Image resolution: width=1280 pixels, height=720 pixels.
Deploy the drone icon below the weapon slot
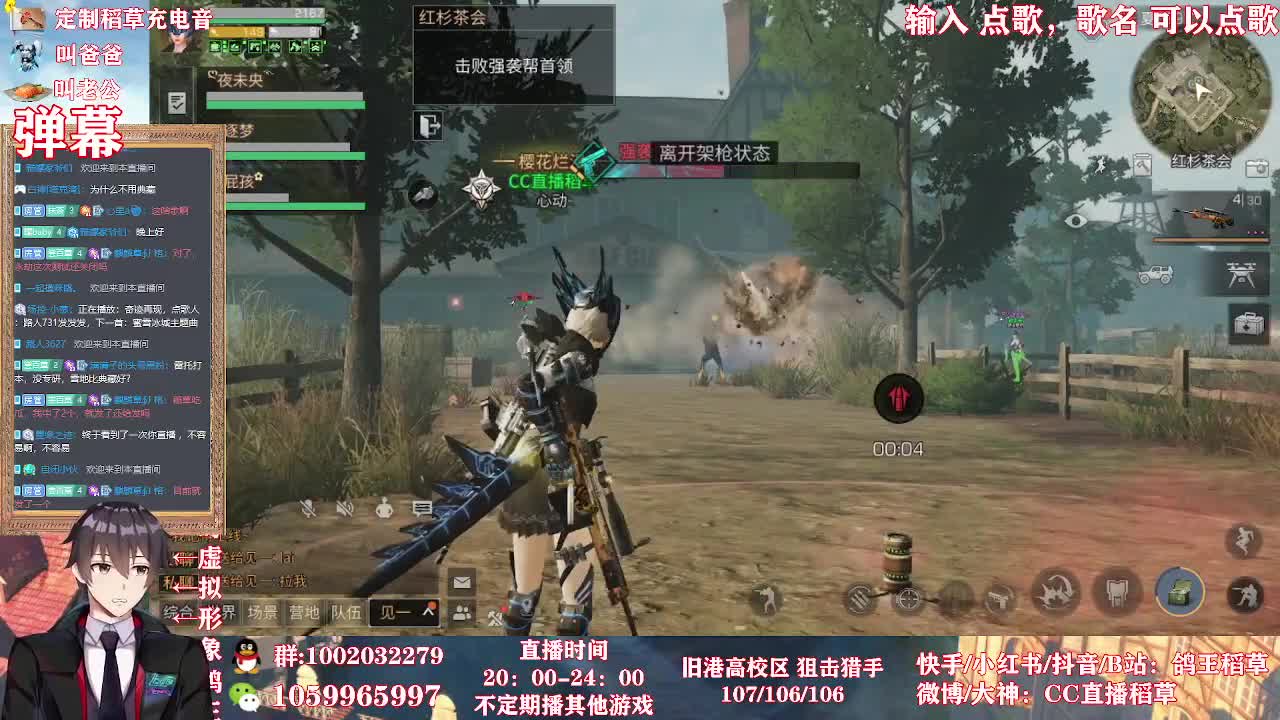click(x=1240, y=273)
